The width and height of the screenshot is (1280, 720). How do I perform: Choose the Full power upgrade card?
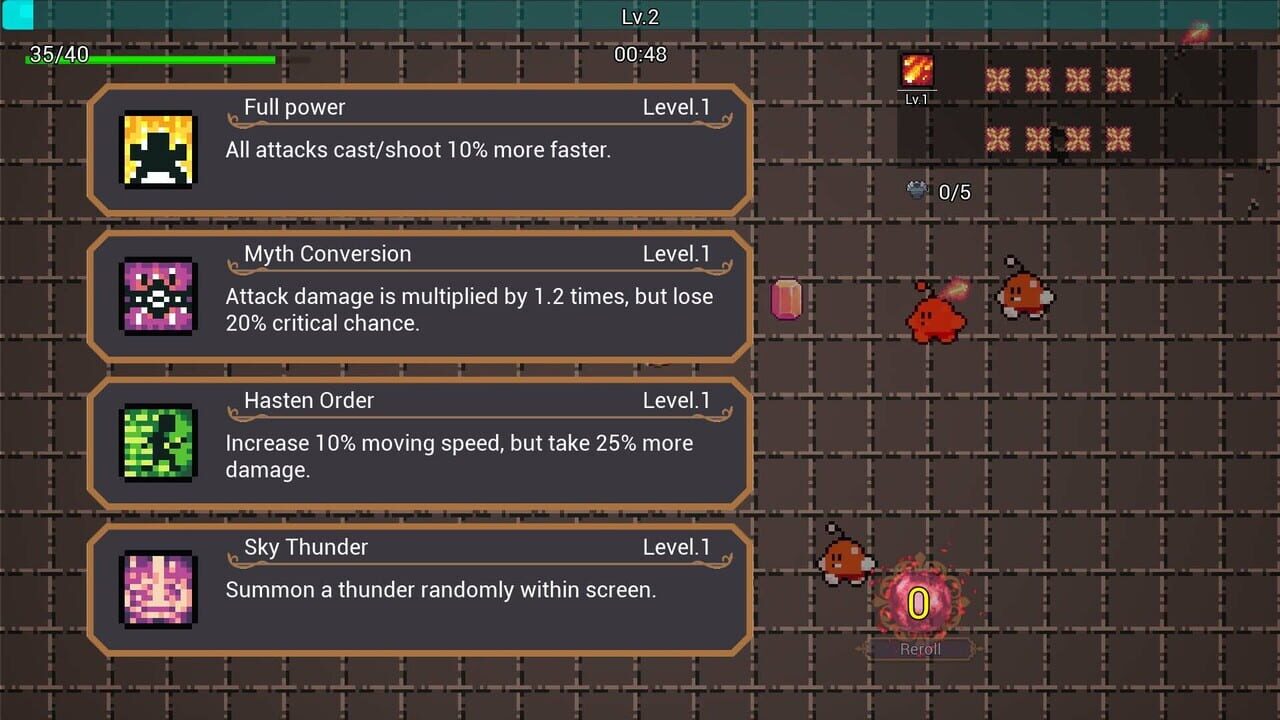420,148
